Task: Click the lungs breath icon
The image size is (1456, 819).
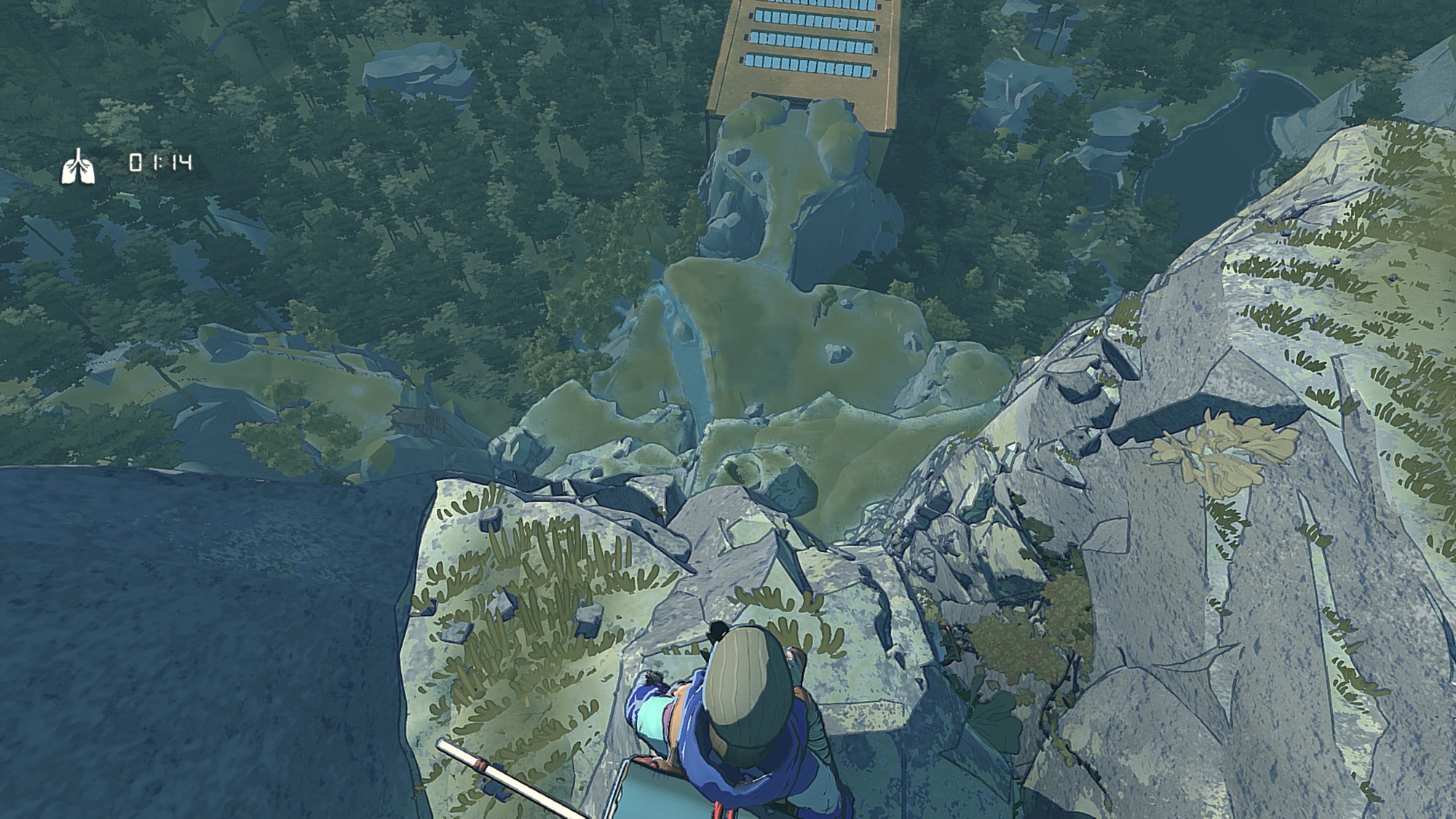Action: 78,166
